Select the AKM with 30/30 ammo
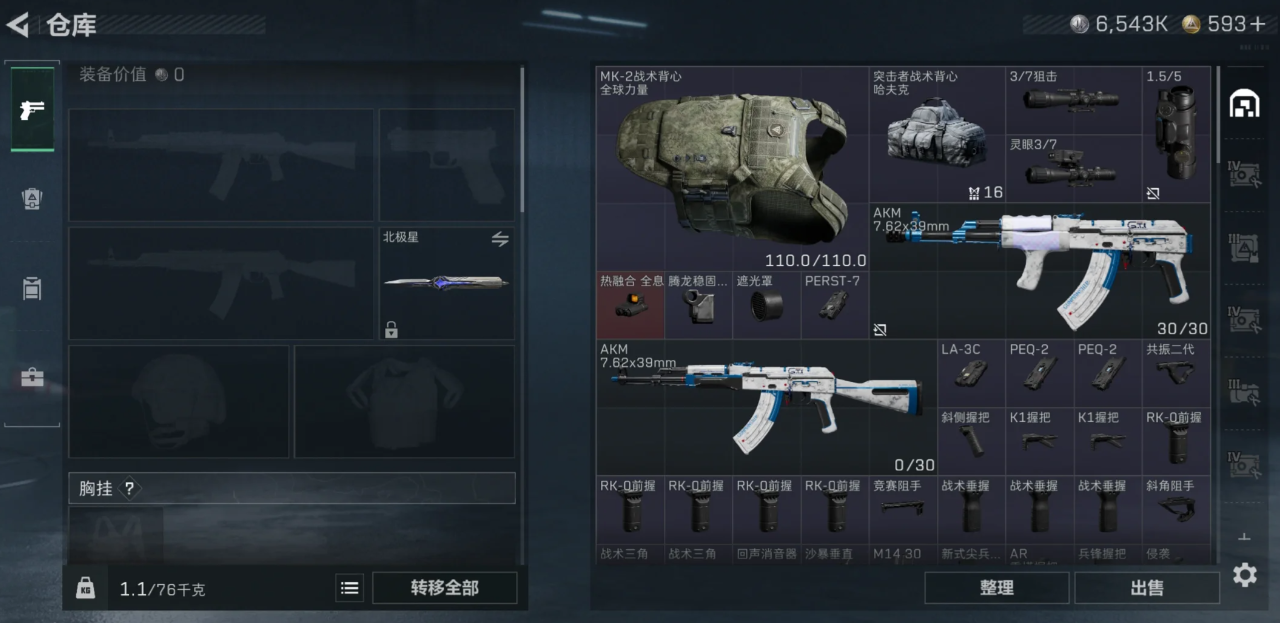 [1040, 270]
